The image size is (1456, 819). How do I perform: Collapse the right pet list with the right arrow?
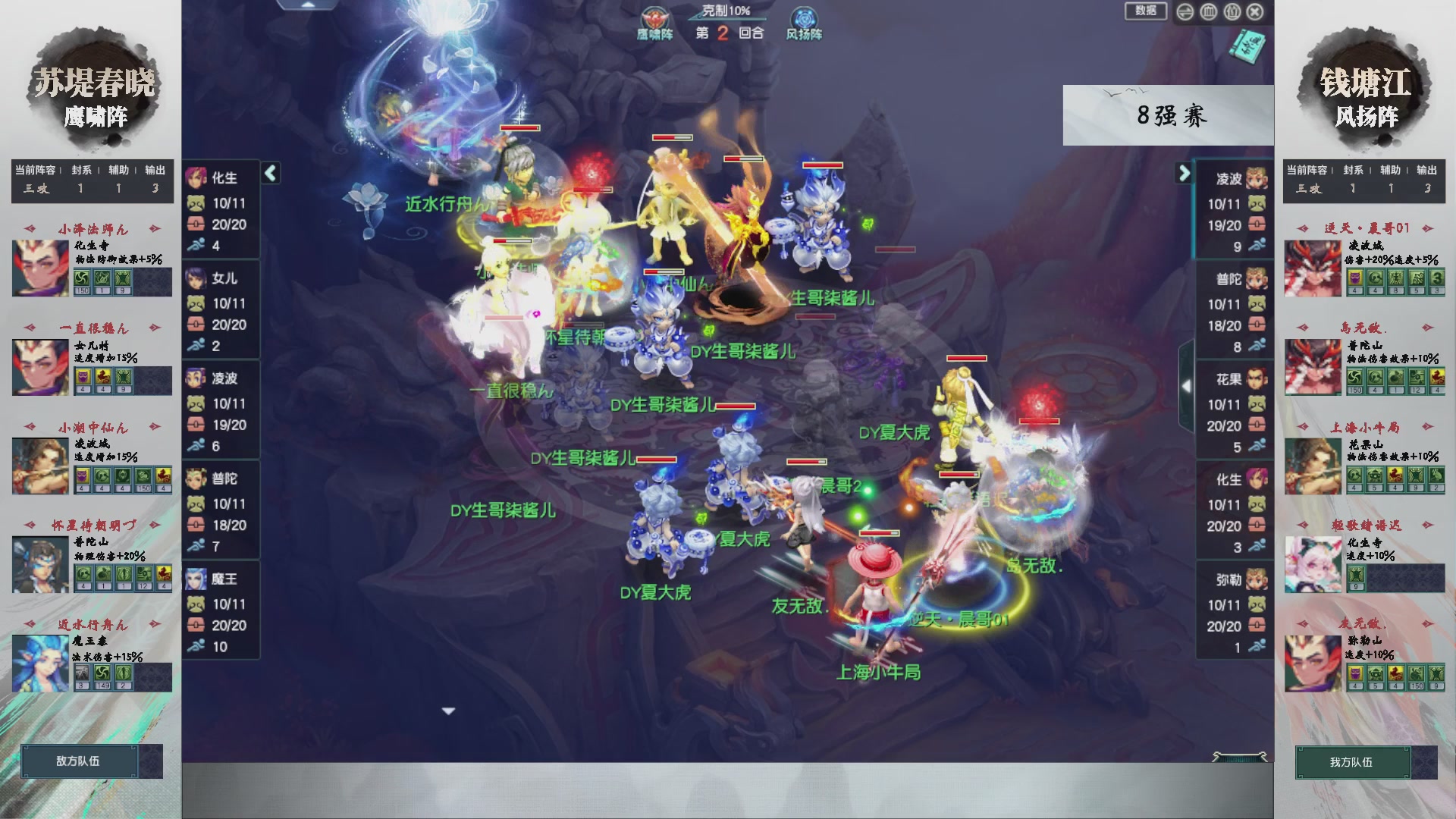pyautogui.click(x=1185, y=174)
